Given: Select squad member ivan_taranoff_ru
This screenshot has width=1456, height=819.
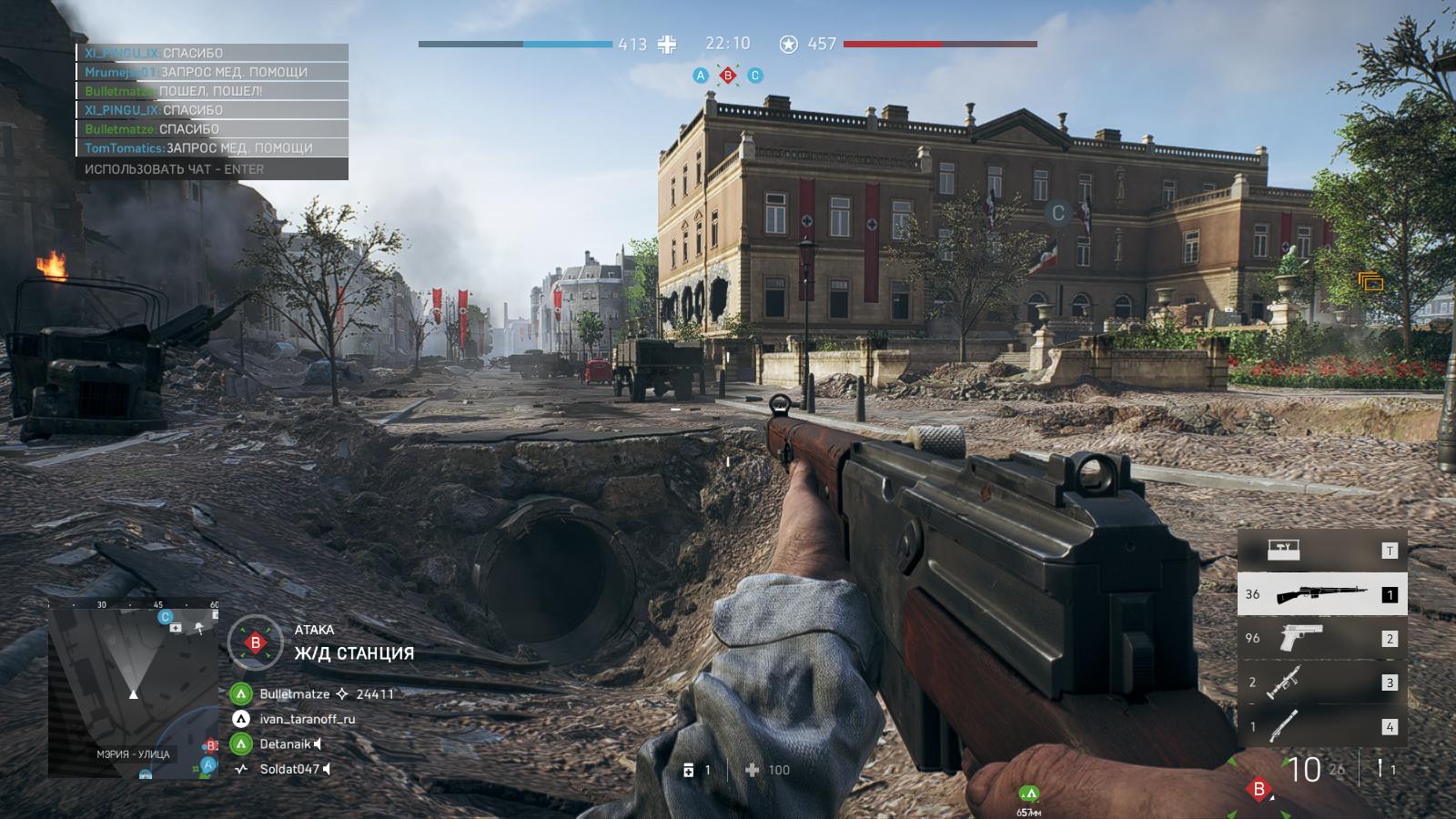Looking at the screenshot, I should (x=307, y=719).
